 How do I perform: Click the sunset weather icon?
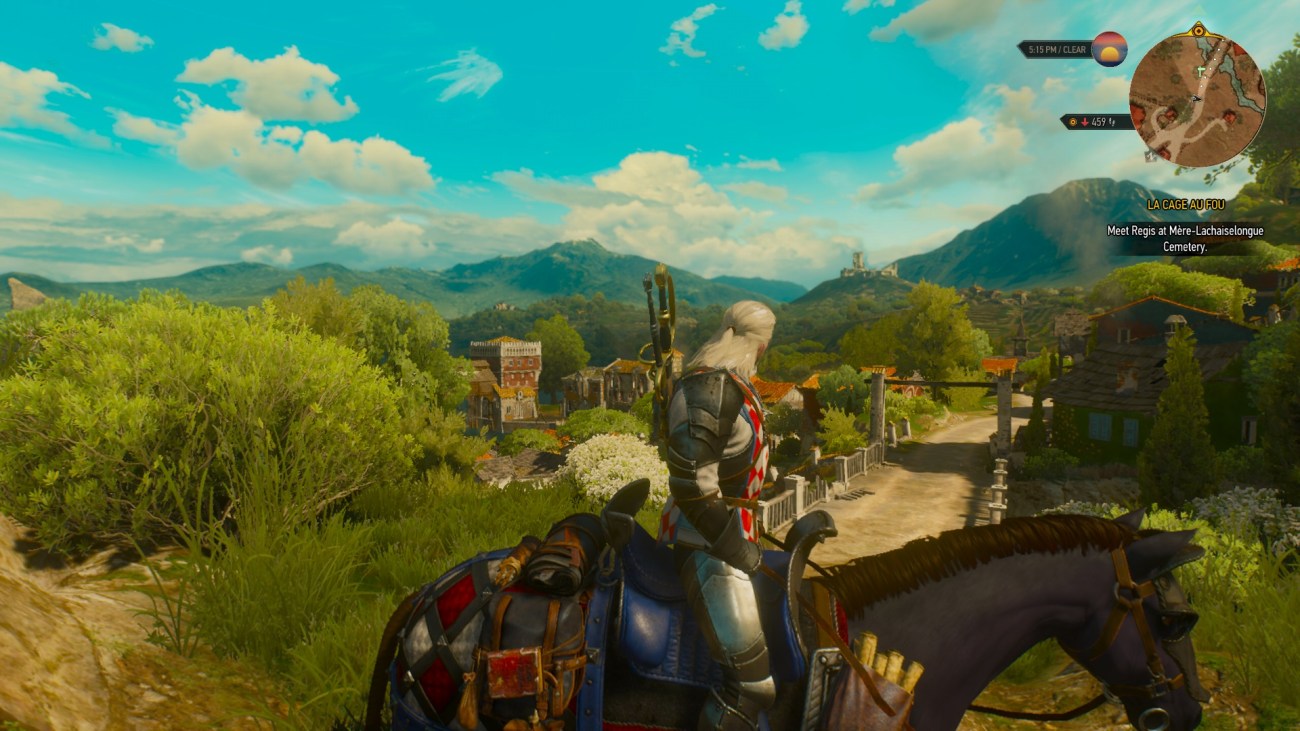(x=1110, y=49)
